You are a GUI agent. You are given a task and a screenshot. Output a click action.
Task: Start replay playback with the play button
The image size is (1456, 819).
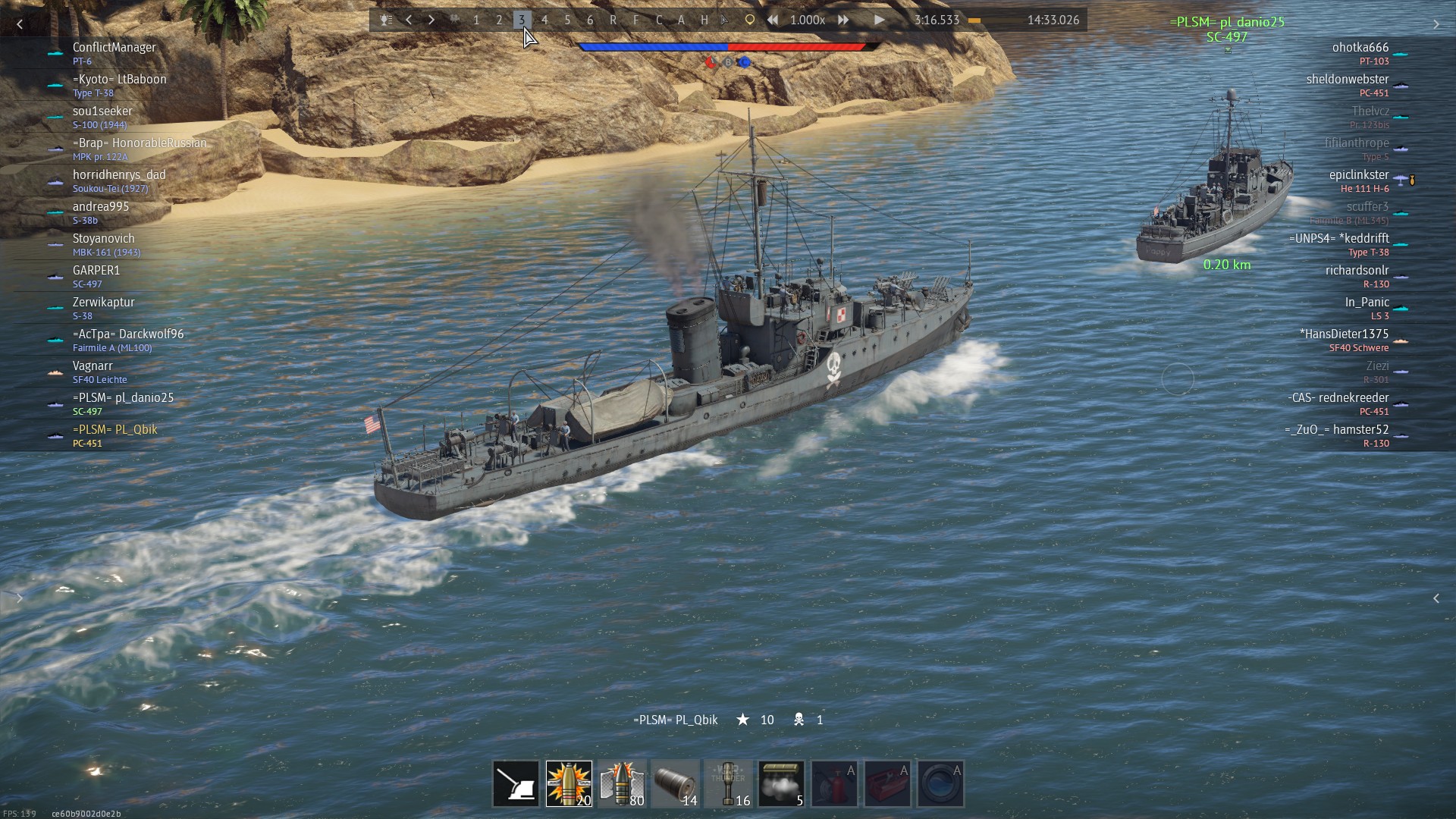(x=879, y=20)
